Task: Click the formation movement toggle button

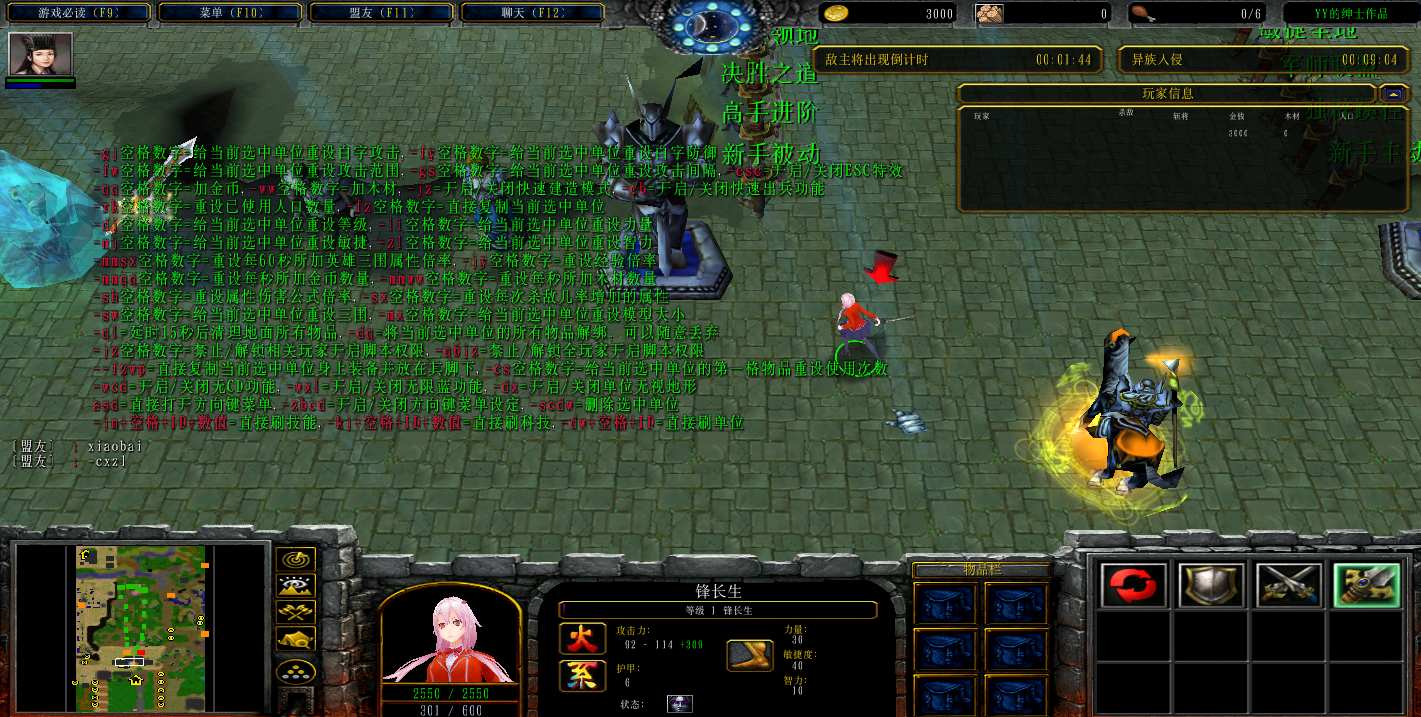Action: point(297,671)
